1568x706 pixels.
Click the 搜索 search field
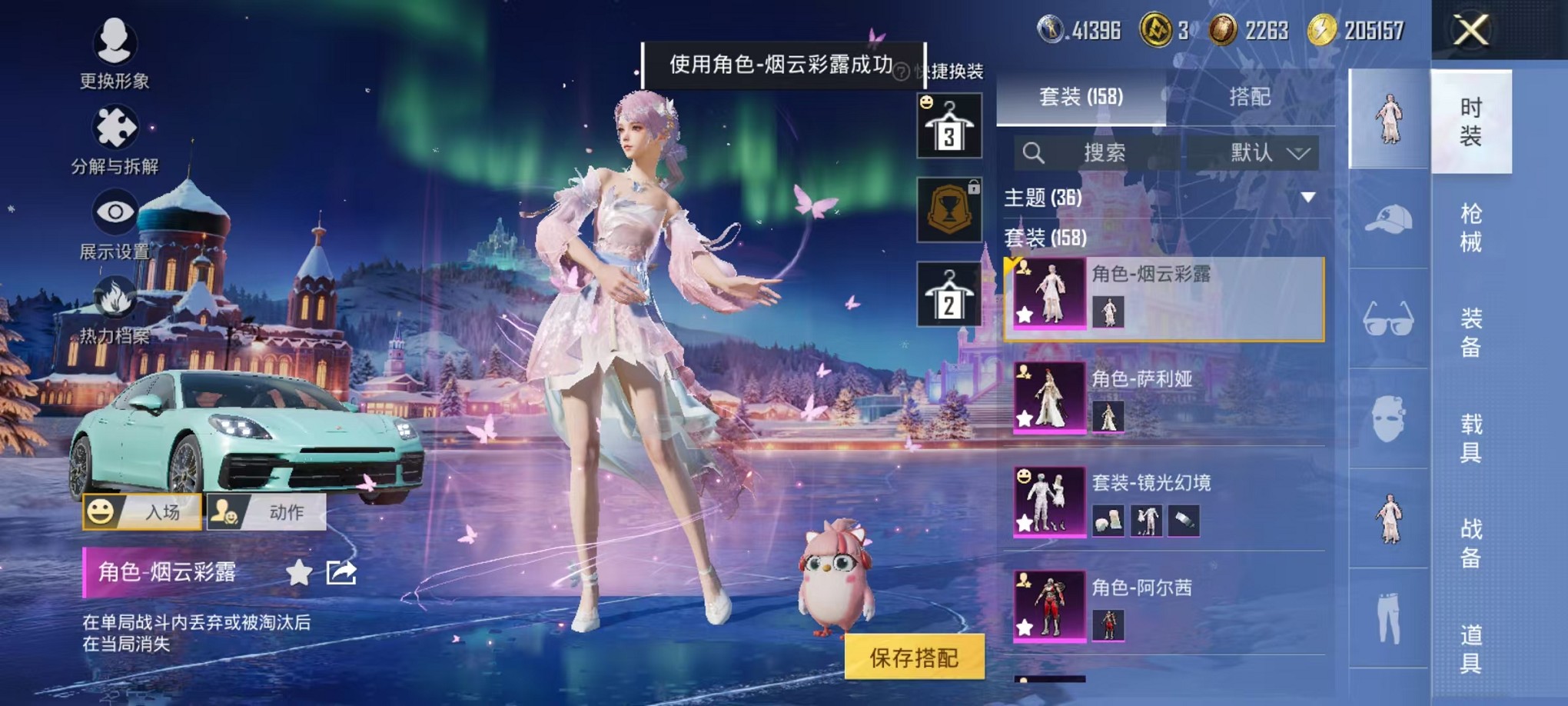click(x=1107, y=153)
